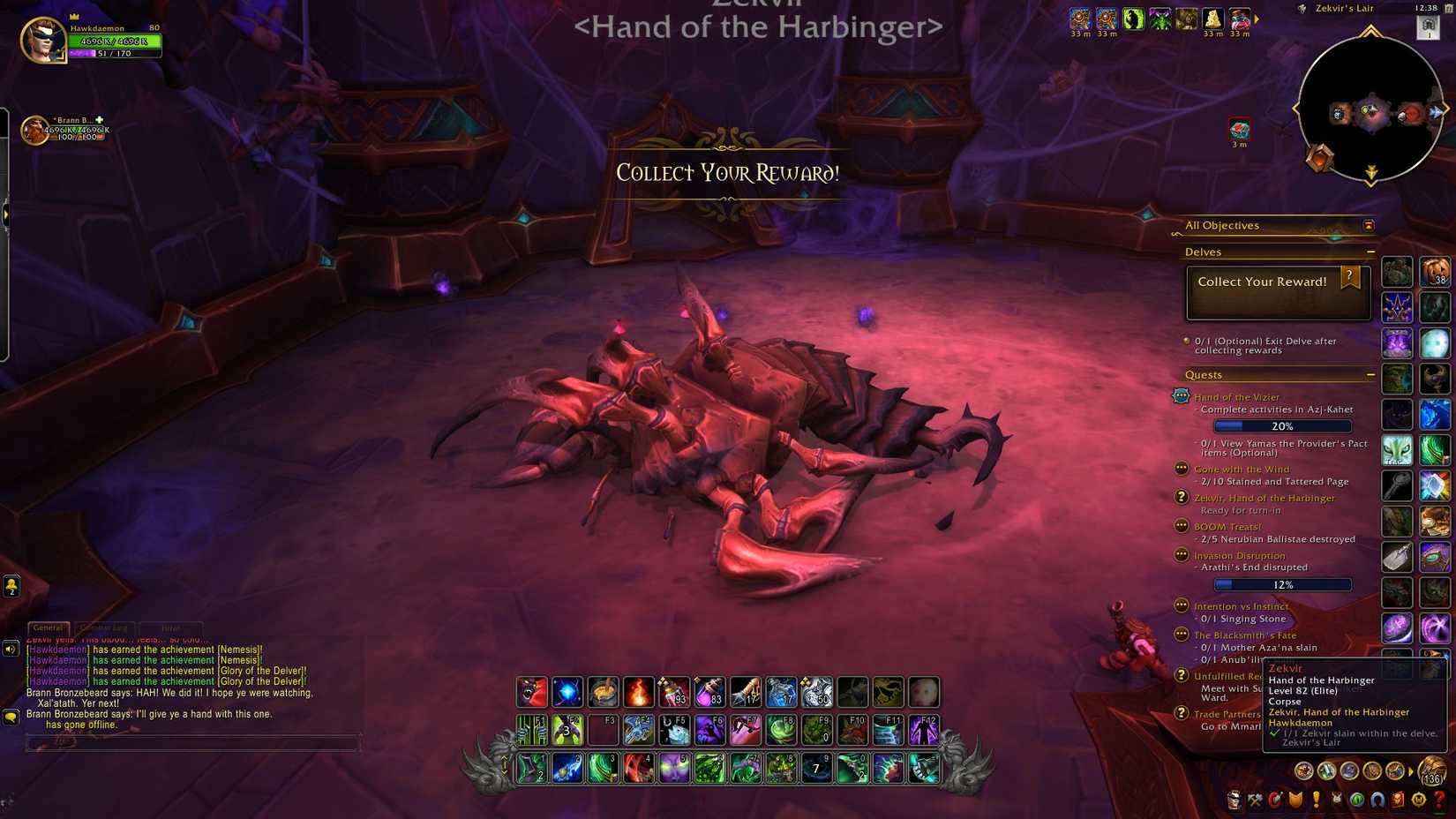
Task: Open the Professions window
Action: (x=1254, y=800)
